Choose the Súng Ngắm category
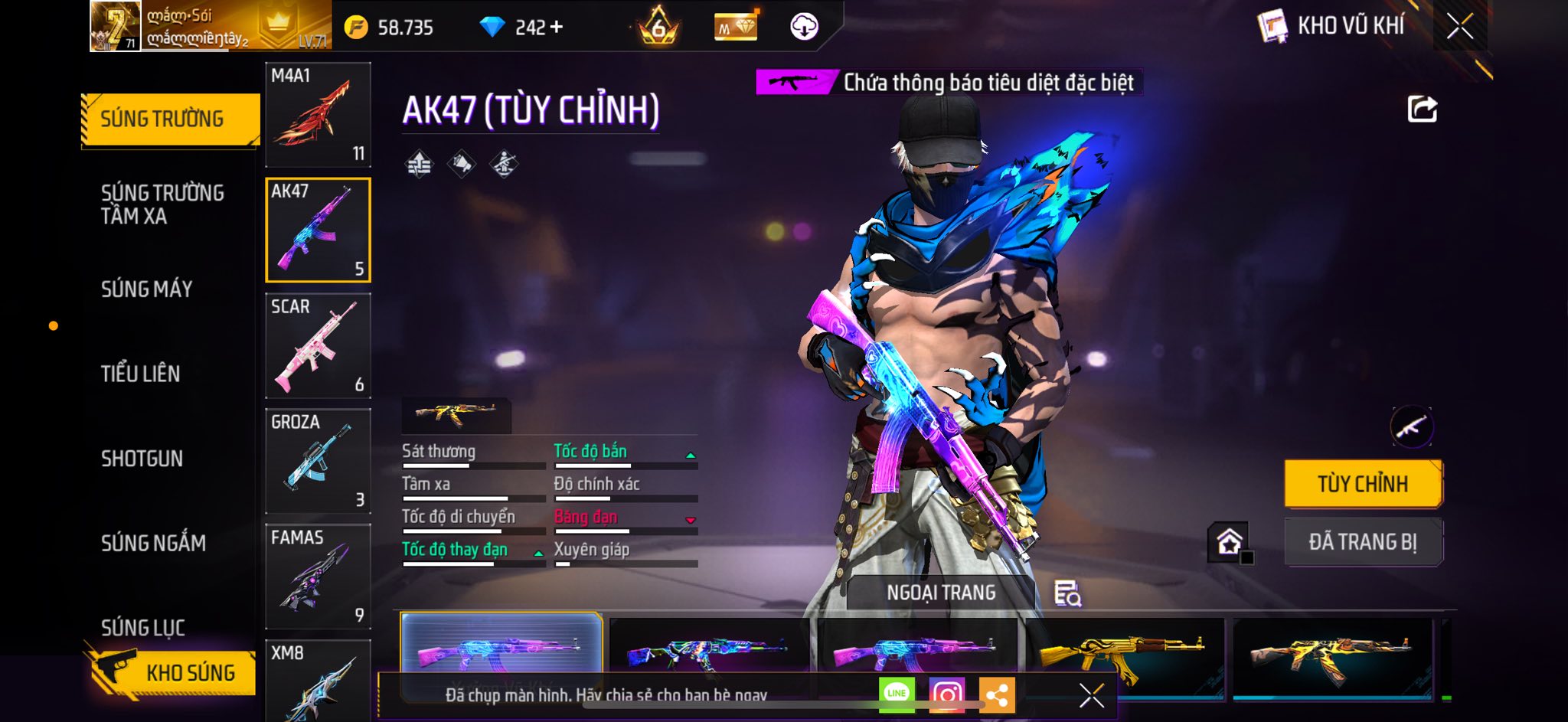The image size is (1568, 722). (x=153, y=543)
